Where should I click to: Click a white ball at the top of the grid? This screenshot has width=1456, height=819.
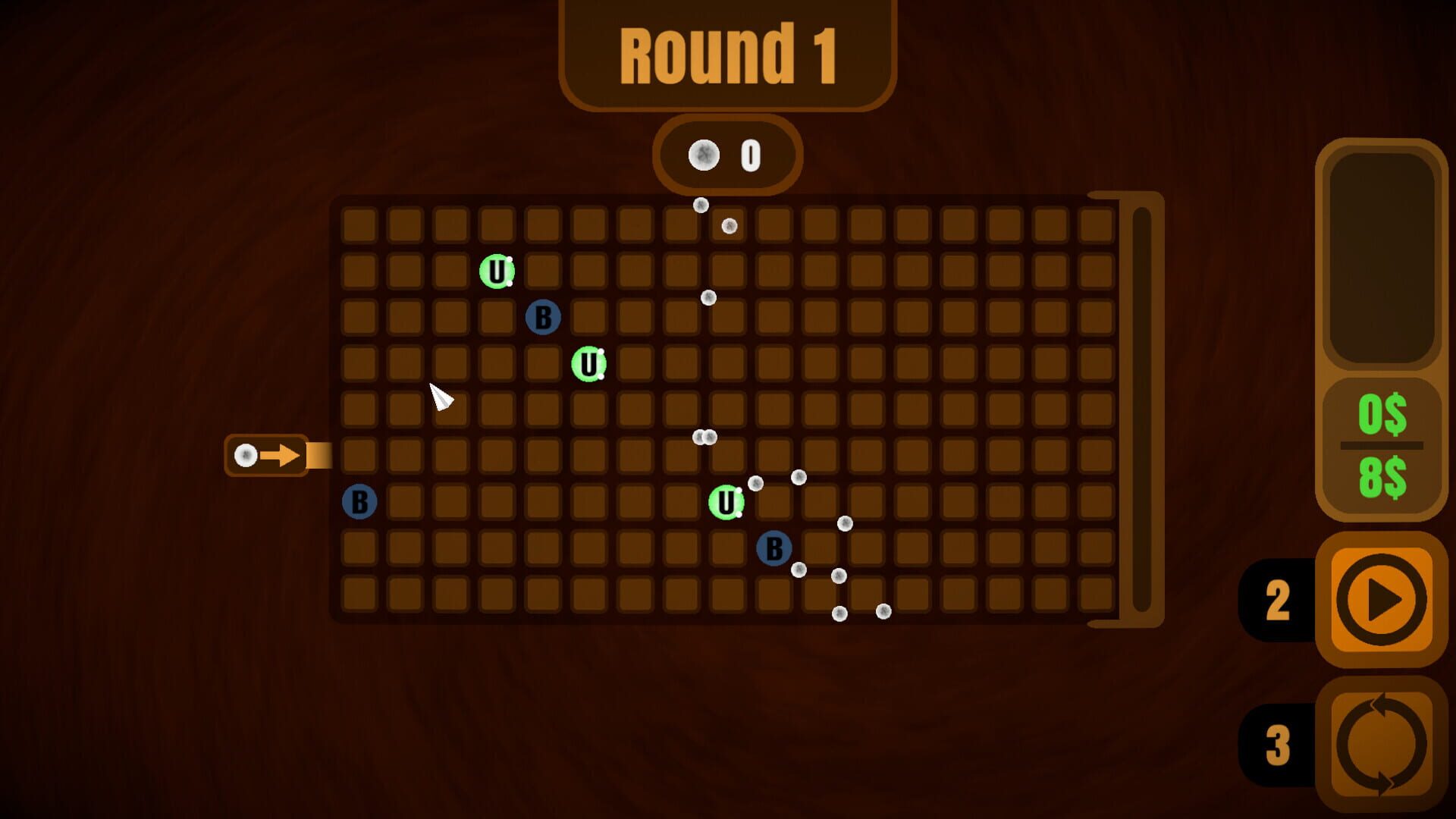pos(700,206)
